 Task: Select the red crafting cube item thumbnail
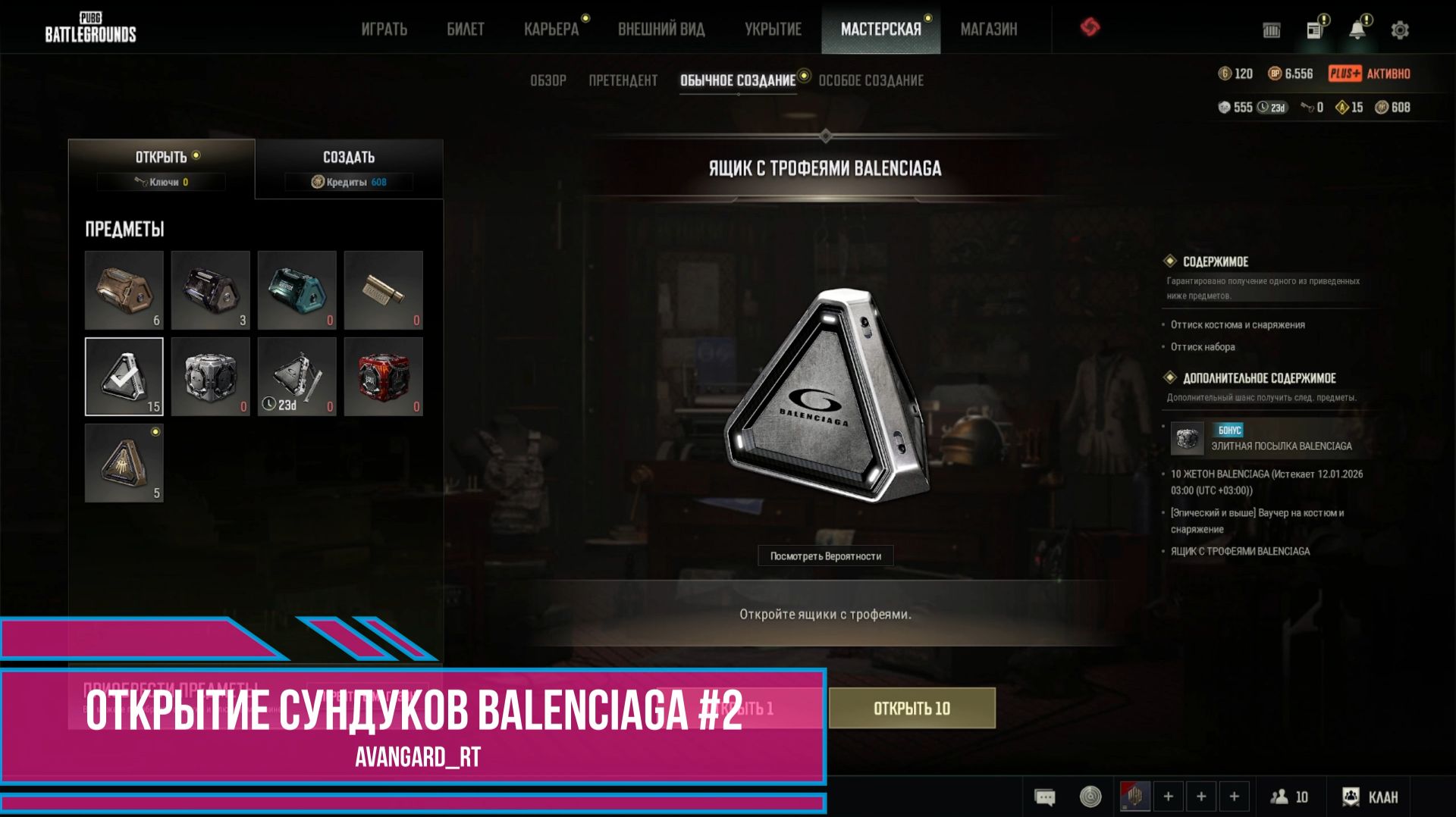383,377
